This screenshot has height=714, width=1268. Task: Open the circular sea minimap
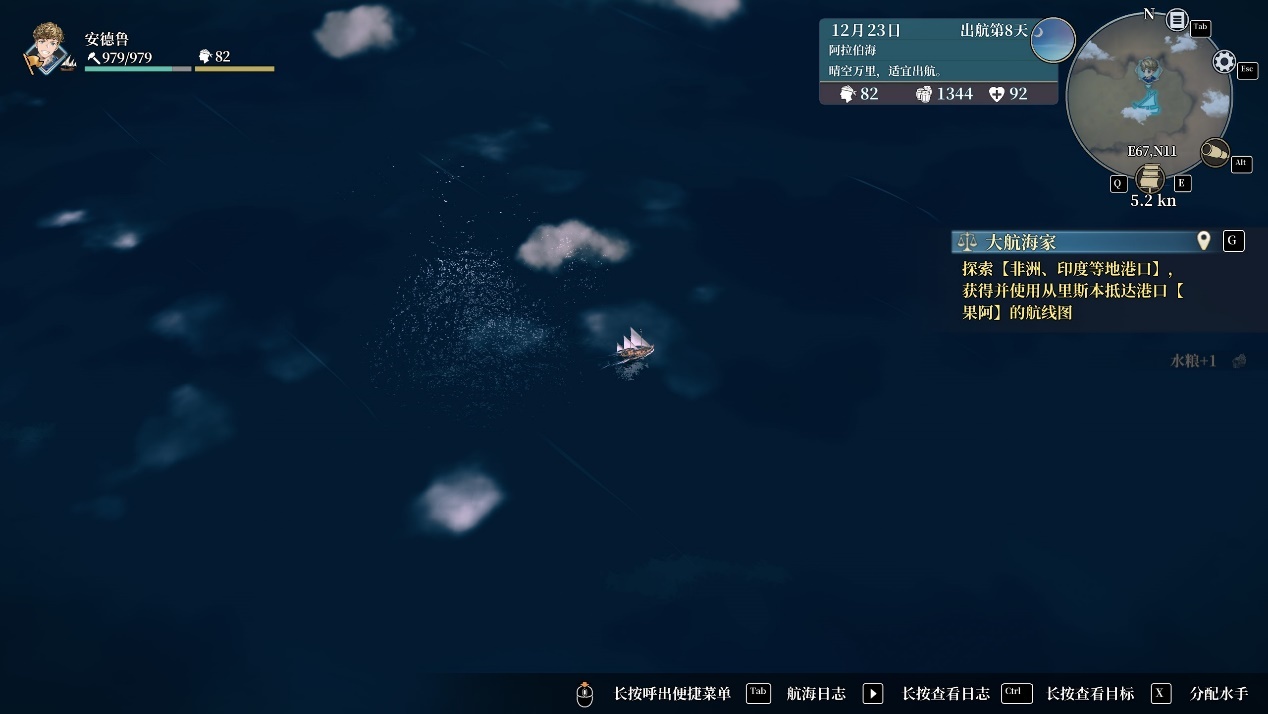[x=1148, y=98]
